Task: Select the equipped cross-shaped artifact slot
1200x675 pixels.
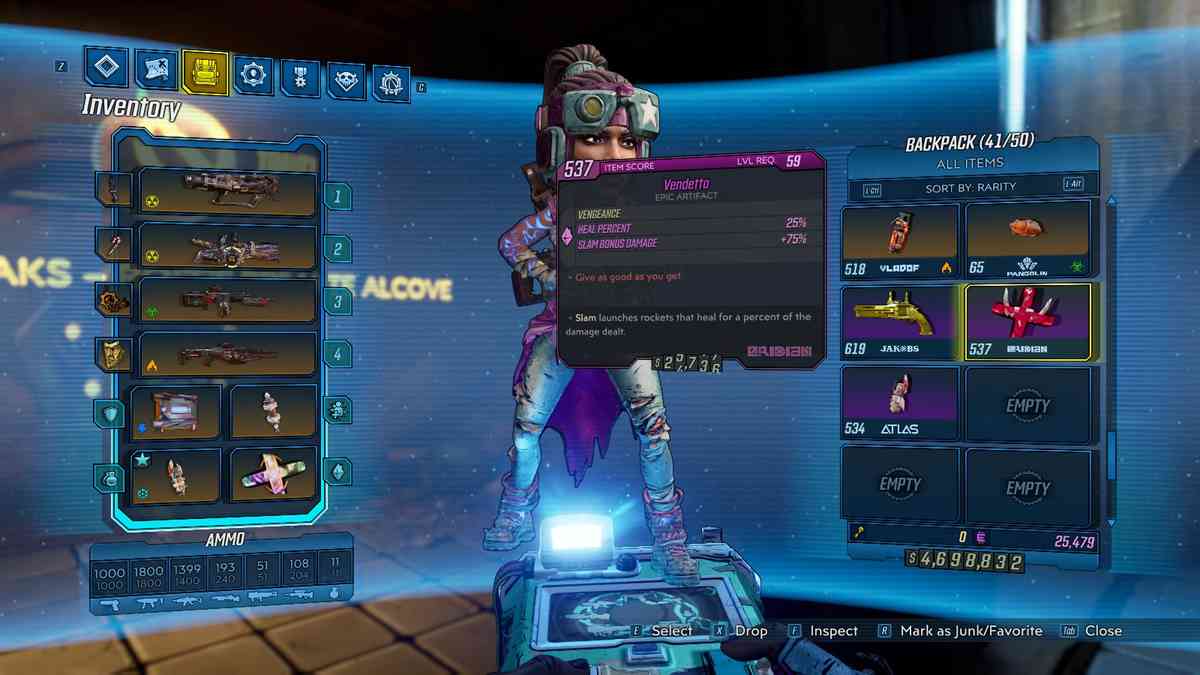Action: (x=273, y=475)
